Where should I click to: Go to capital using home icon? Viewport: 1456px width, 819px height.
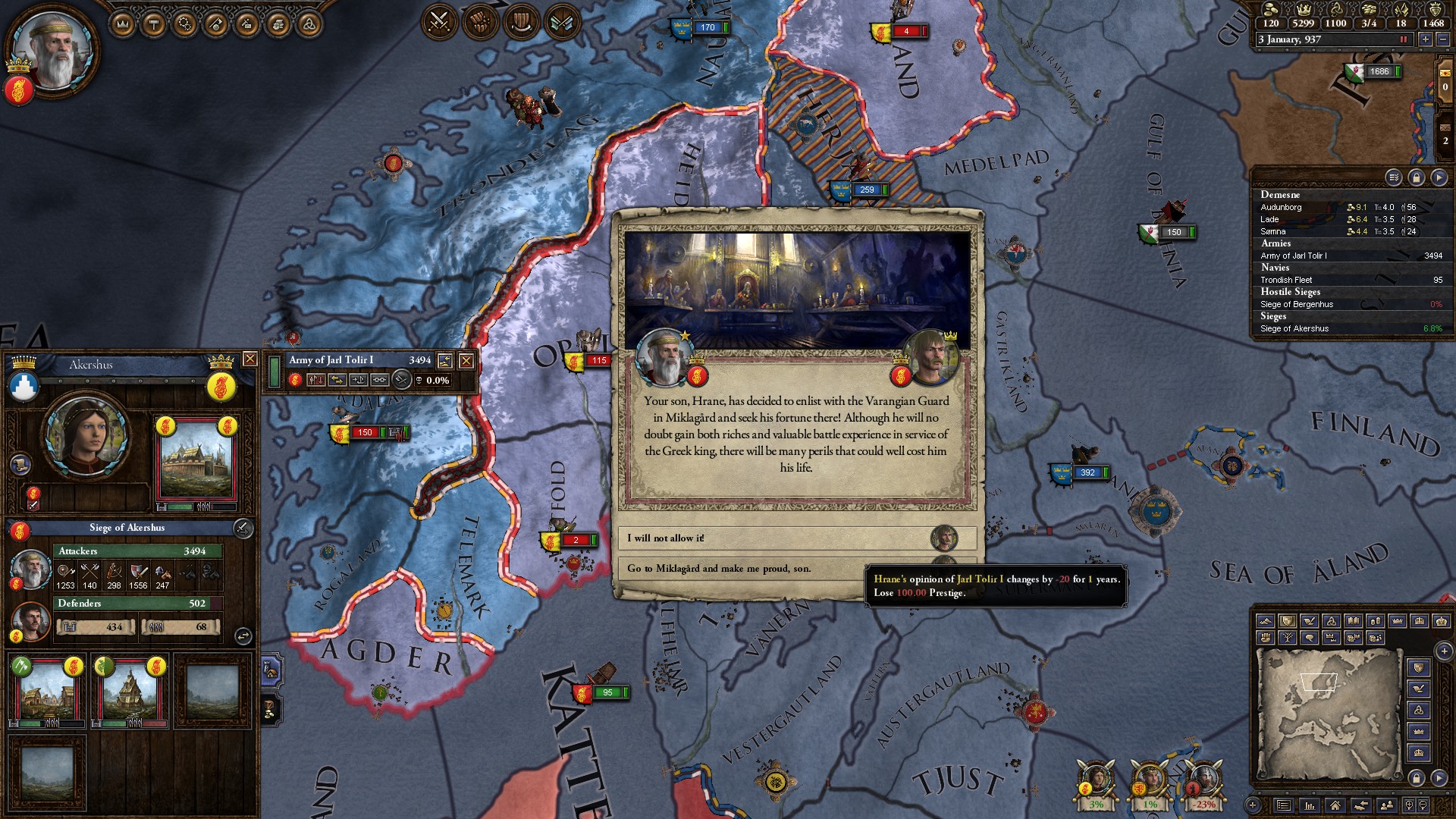point(1335,805)
